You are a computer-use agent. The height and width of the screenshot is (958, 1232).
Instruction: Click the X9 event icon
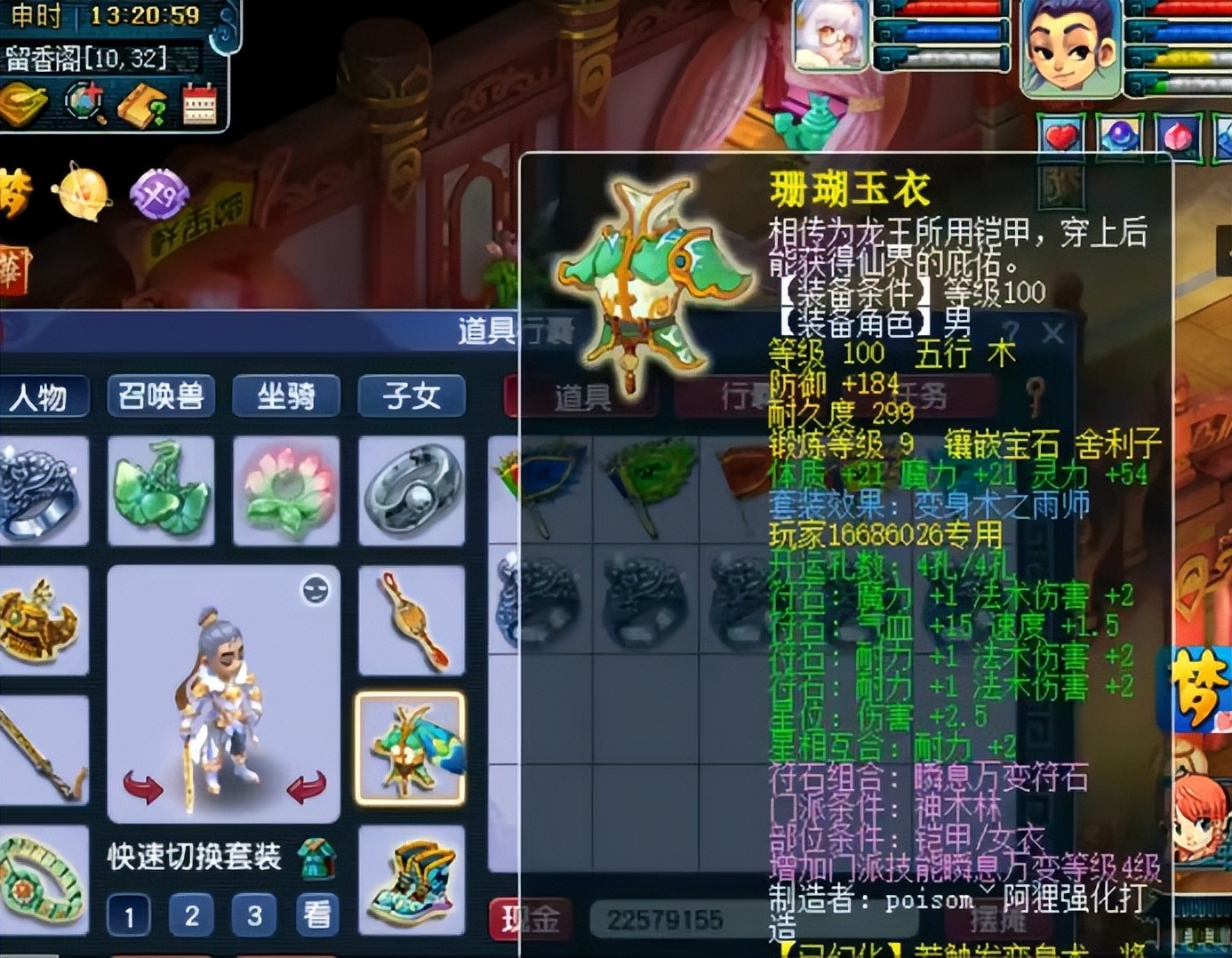[x=158, y=194]
